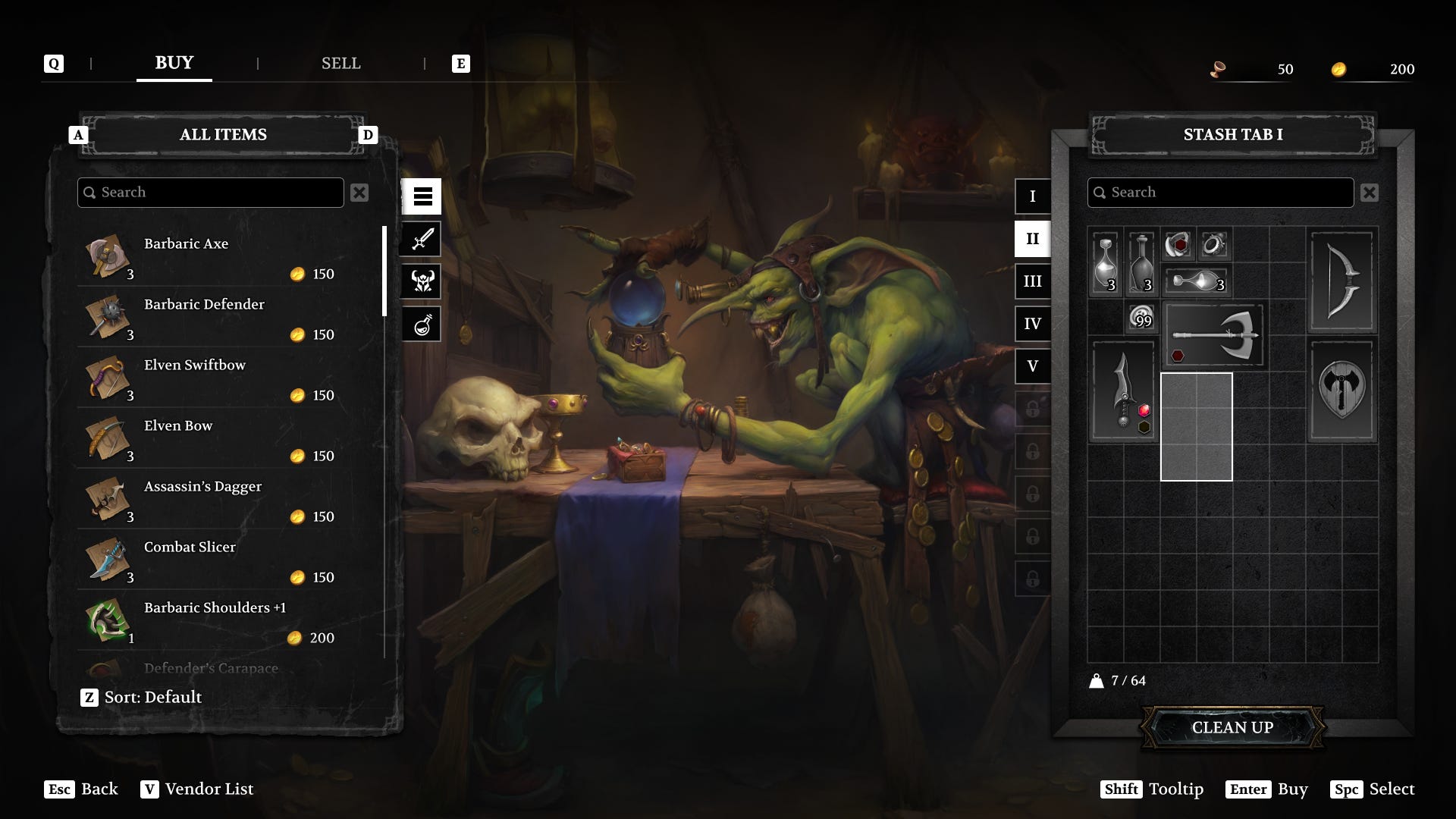
Task: Select the BUY tab
Action: tap(174, 63)
